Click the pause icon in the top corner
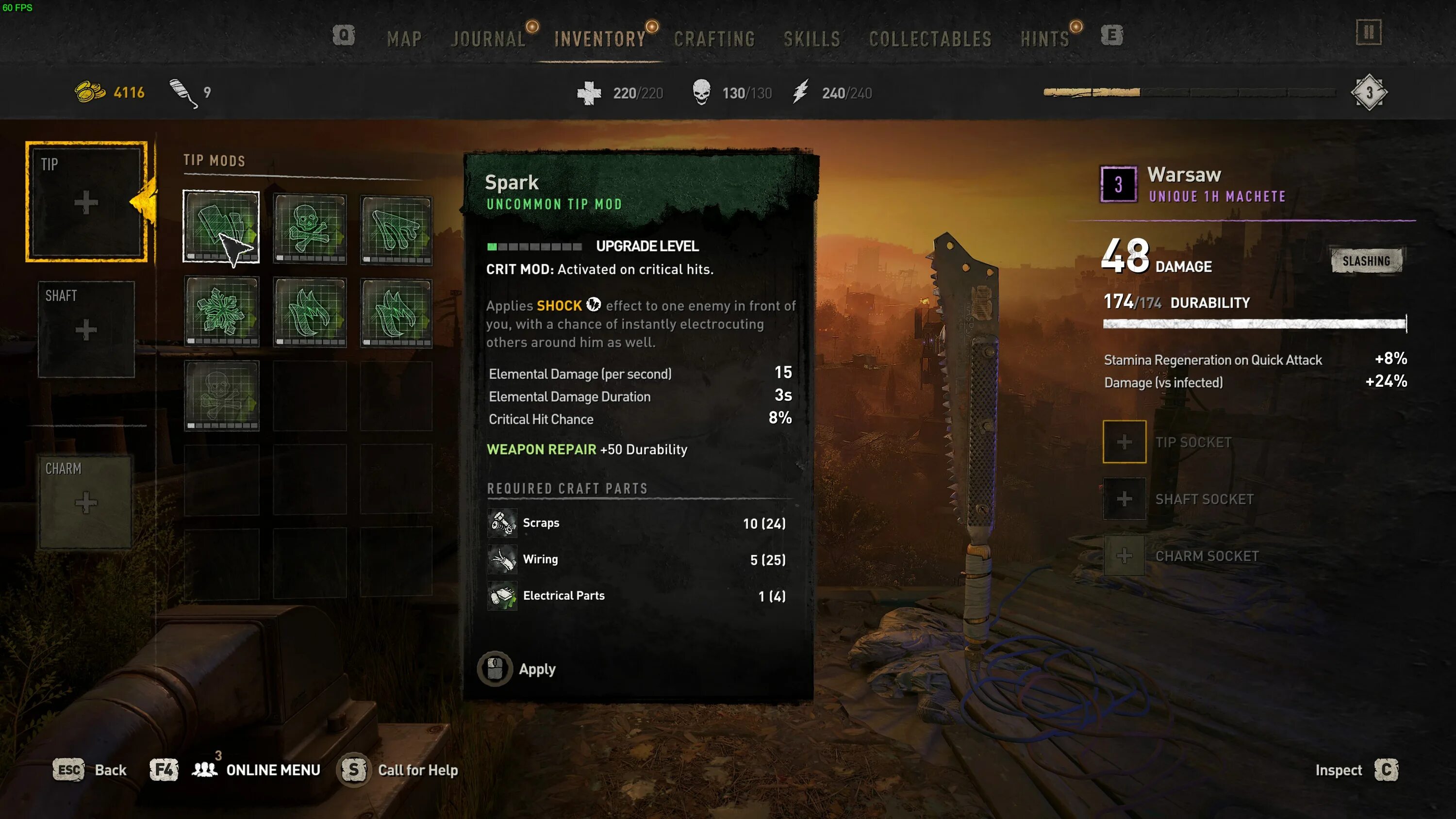The height and width of the screenshot is (819, 1456). [x=1368, y=32]
